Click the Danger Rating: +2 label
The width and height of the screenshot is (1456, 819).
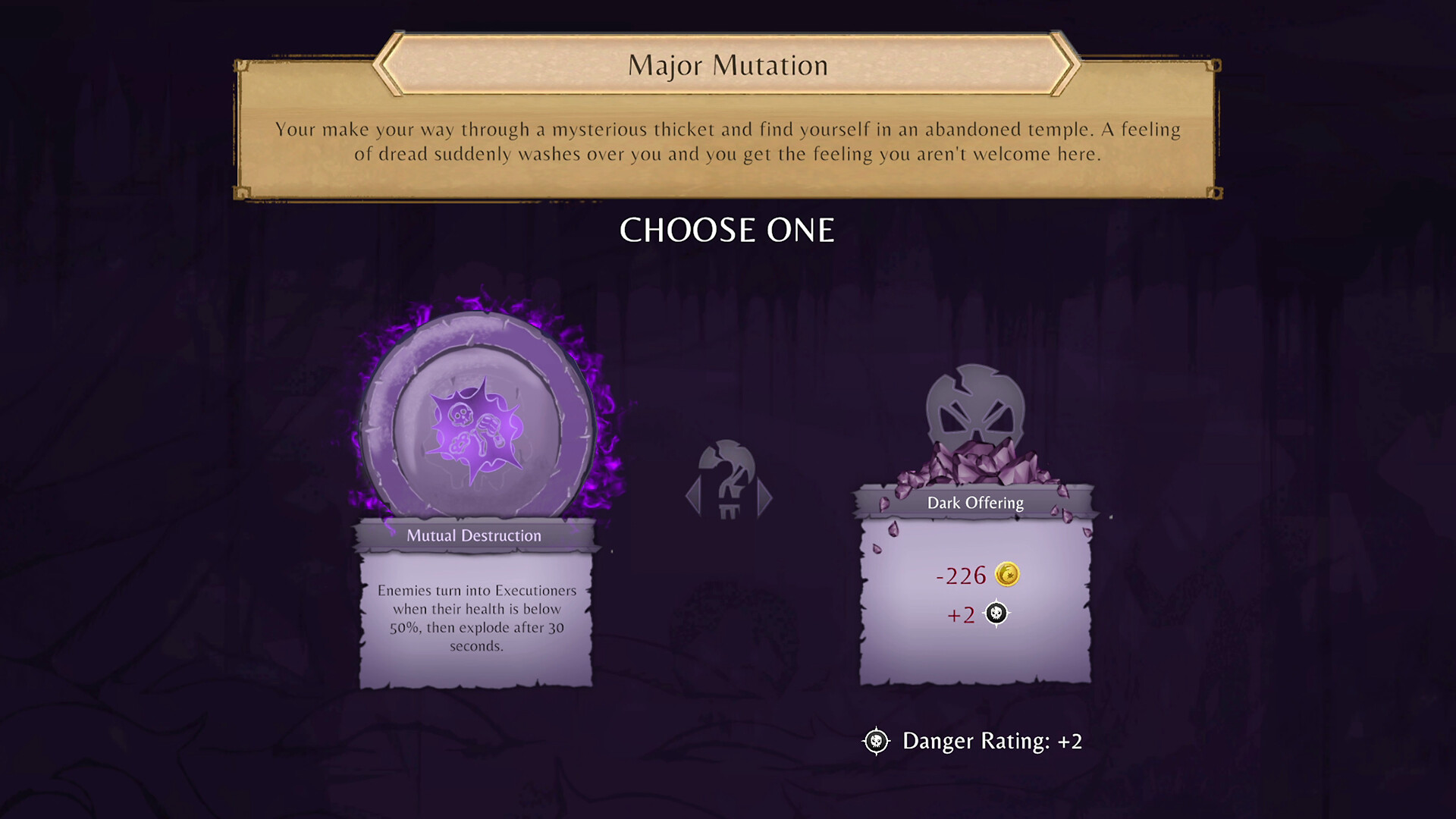coord(991,741)
